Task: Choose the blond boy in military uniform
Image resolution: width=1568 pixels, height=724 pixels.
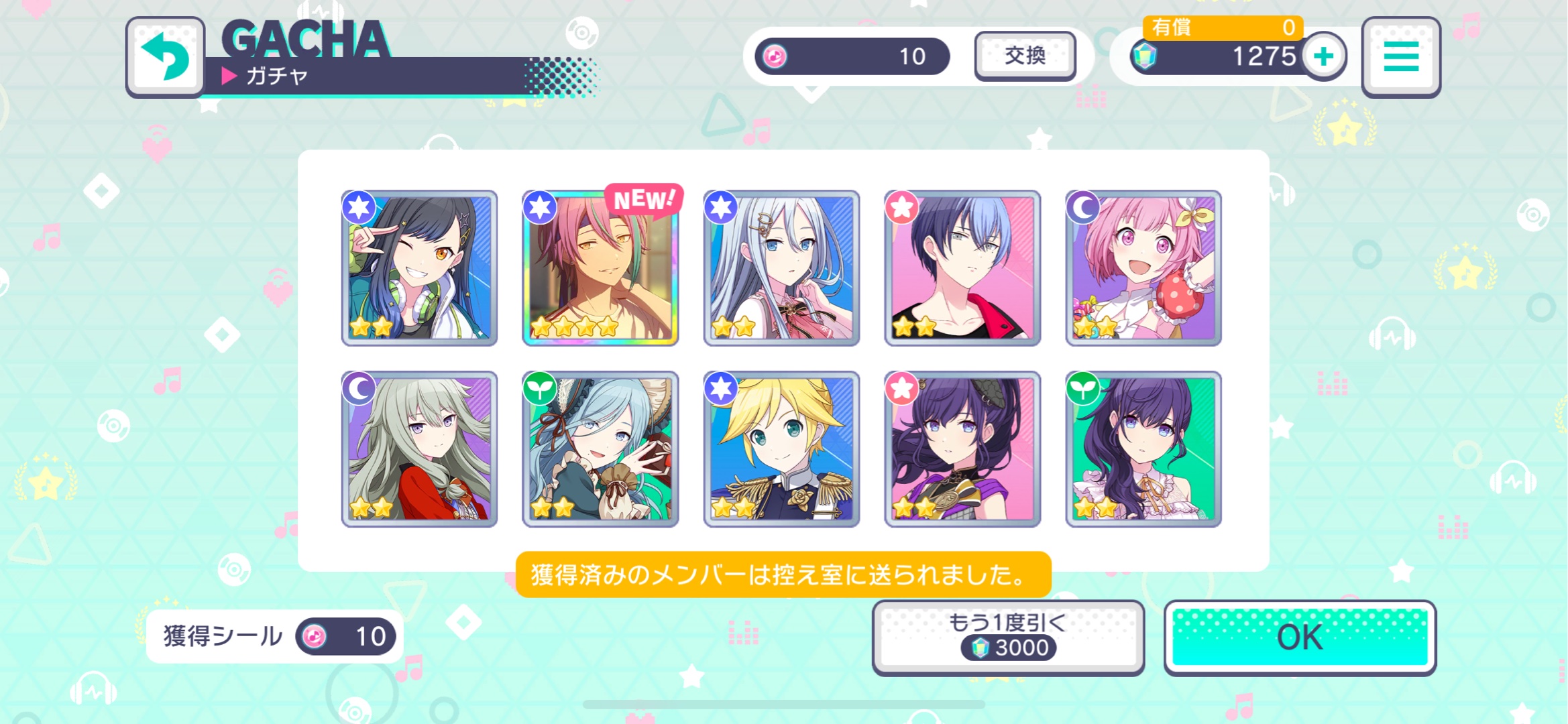Action: pos(781,449)
